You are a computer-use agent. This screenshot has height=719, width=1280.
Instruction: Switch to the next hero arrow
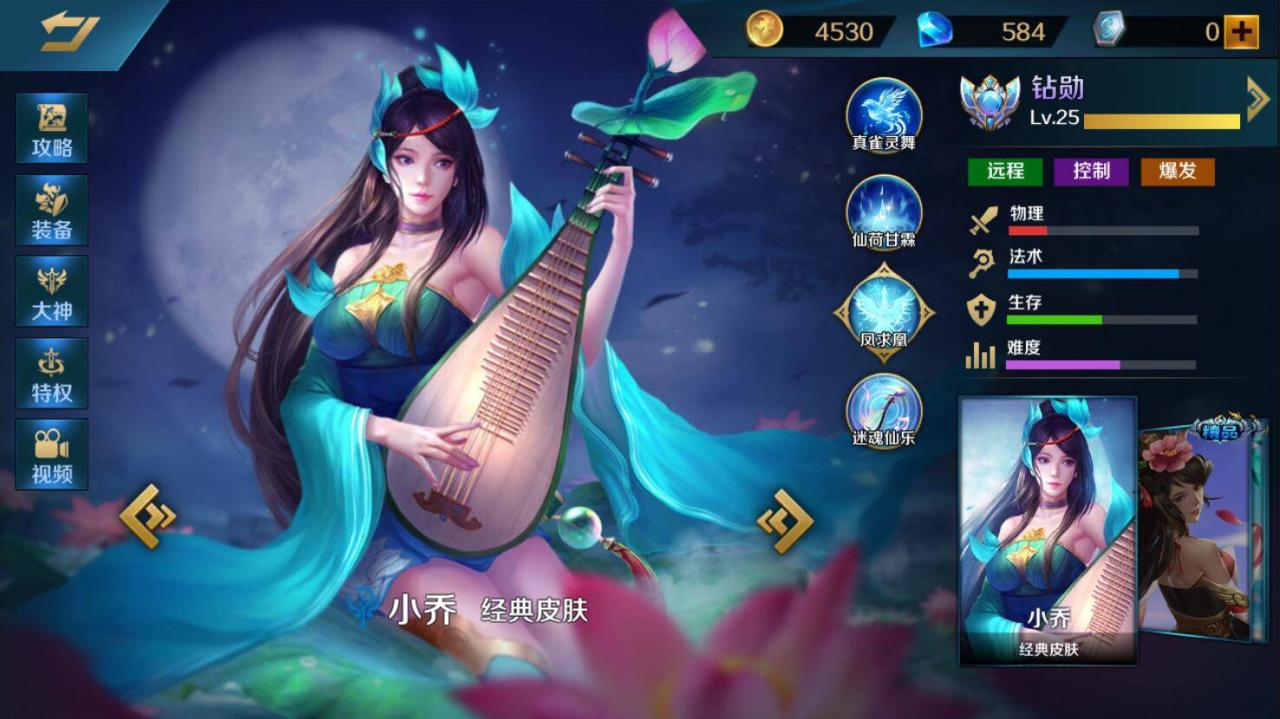tap(785, 520)
